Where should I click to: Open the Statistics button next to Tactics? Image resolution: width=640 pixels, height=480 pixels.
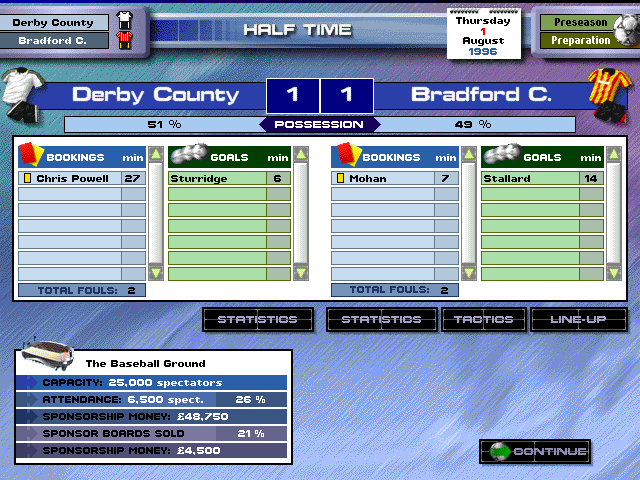coord(381,320)
